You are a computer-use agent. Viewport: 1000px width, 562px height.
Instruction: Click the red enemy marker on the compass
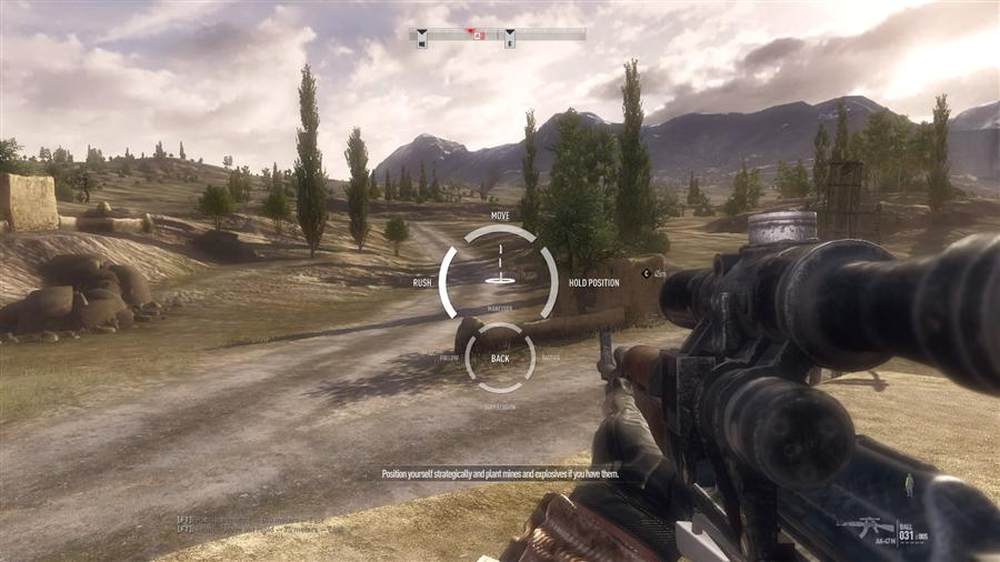click(x=478, y=35)
